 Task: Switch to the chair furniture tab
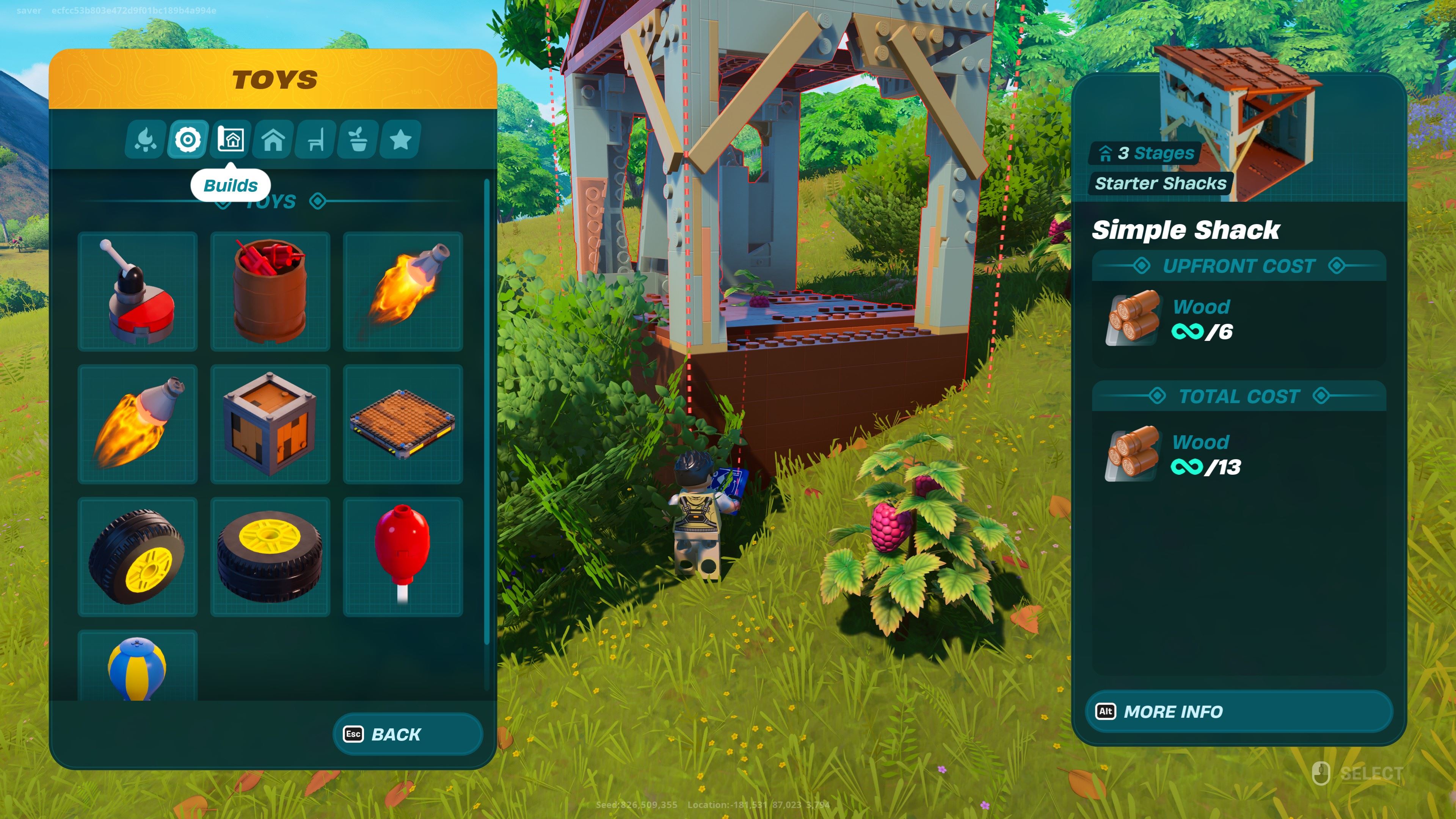coord(316,140)
